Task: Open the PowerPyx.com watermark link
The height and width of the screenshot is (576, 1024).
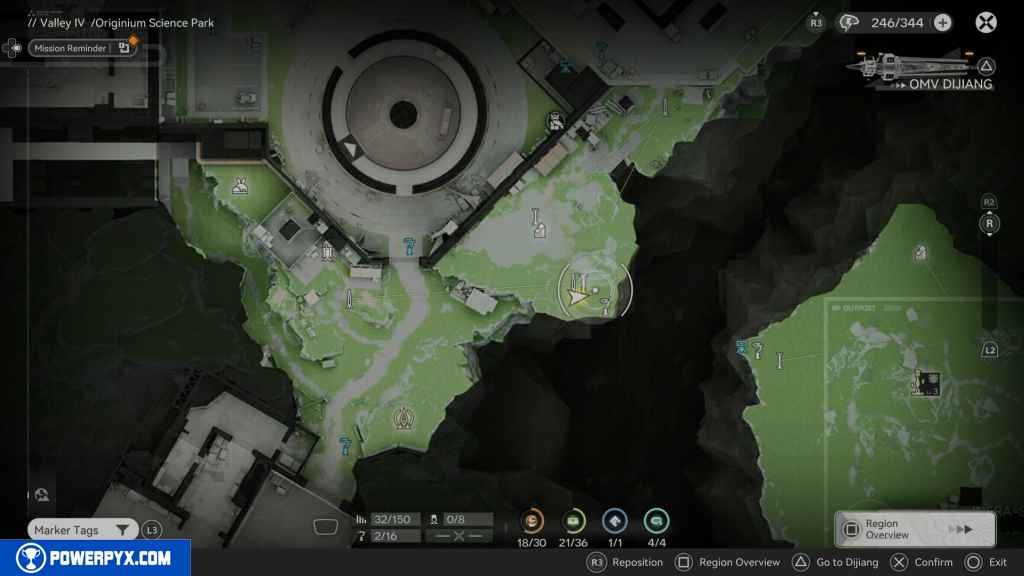Action: (x=95, y=558)
